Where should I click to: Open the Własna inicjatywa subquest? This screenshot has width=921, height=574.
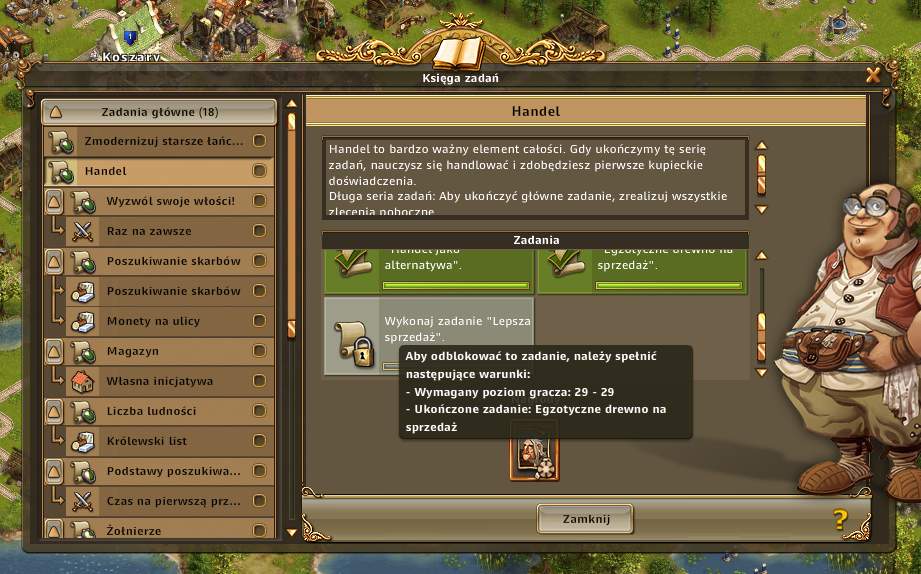170,381
